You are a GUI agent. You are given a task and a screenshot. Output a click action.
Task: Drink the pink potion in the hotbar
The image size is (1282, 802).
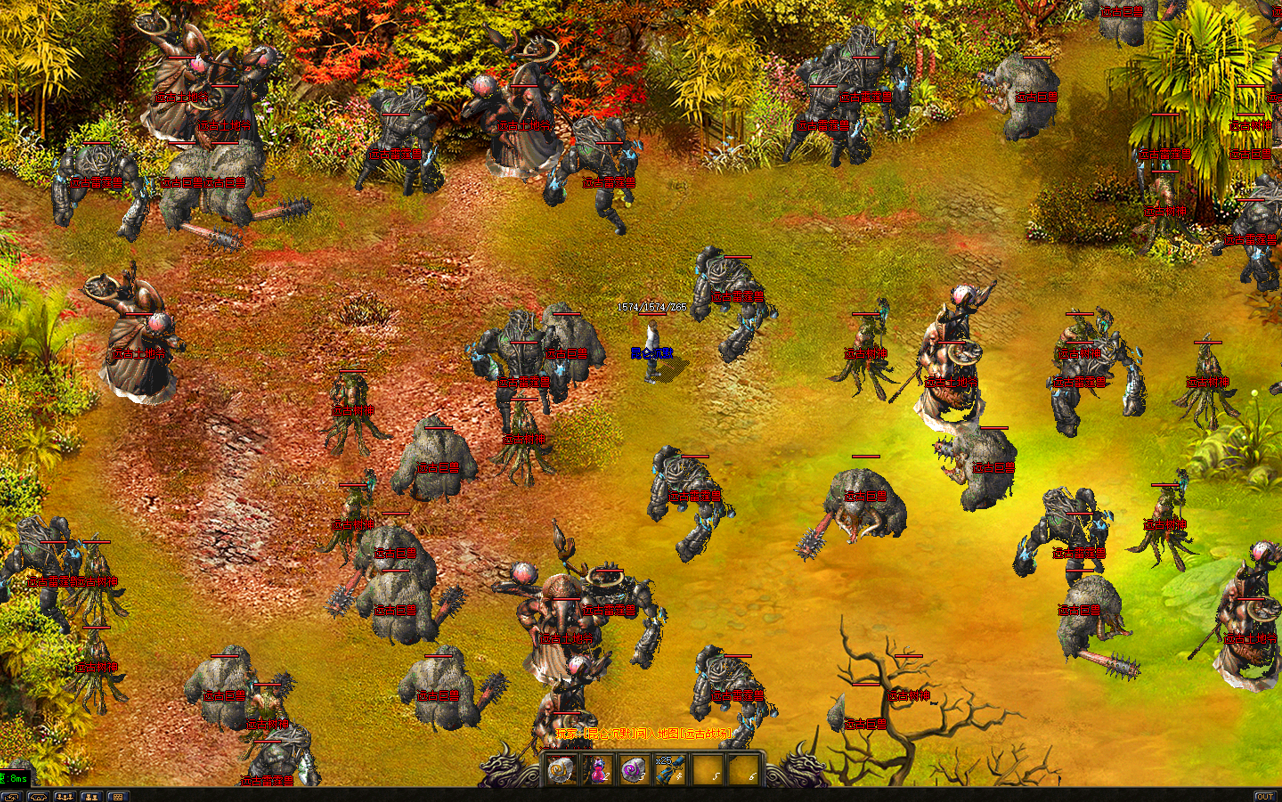click(x=598, y=769)
